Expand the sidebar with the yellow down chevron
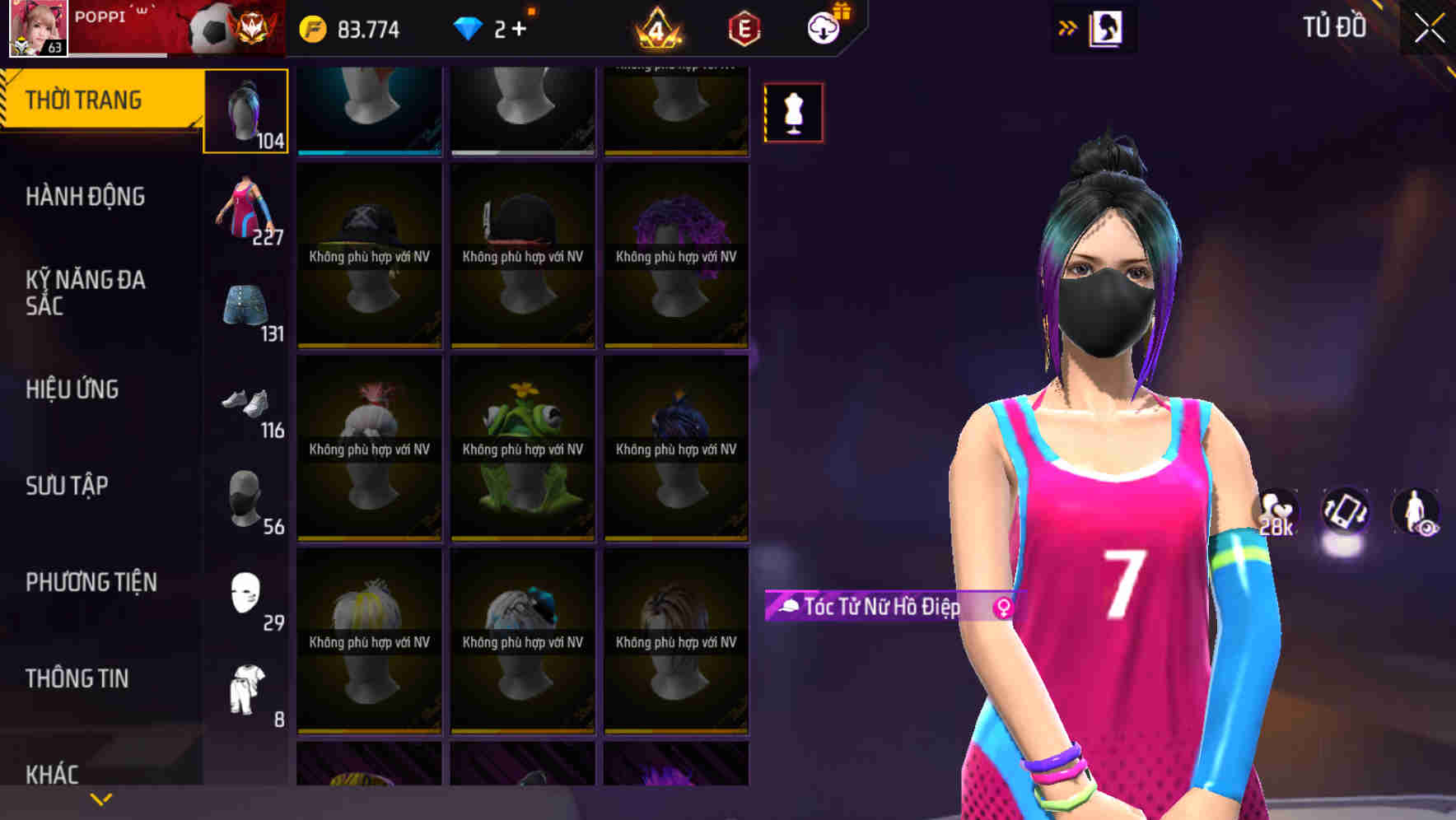 100,798
